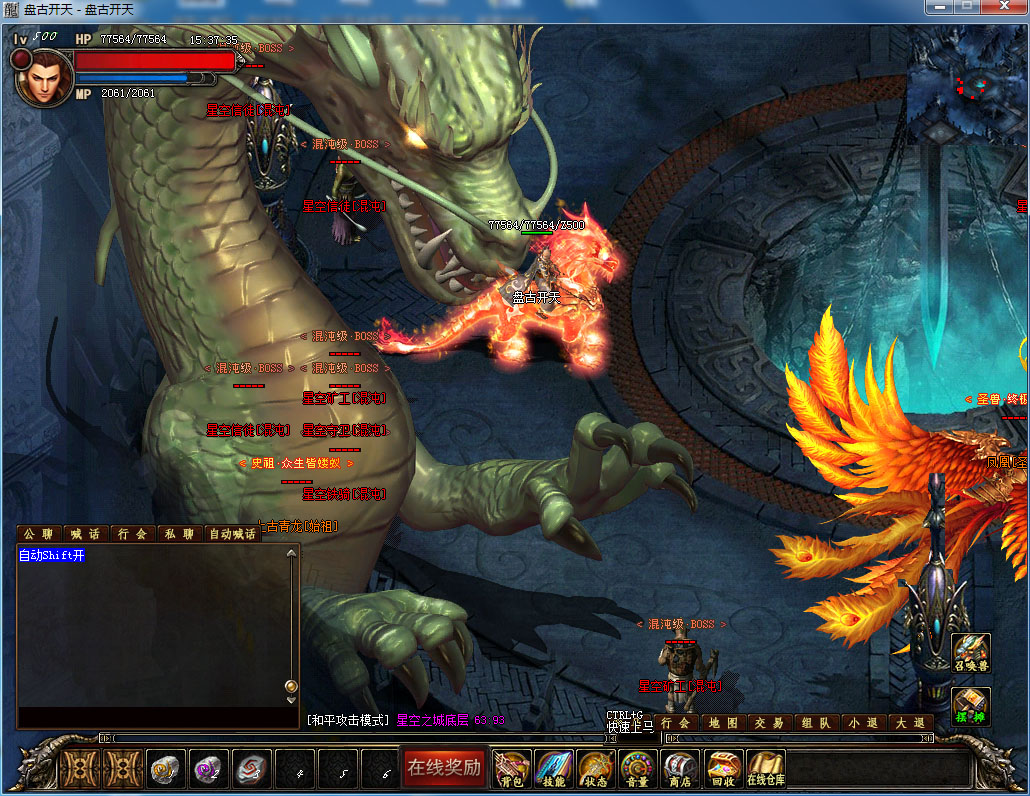Switch to the 私聊 private chat tab
This screenshot has width=1030, height=796.
(180, 534)
